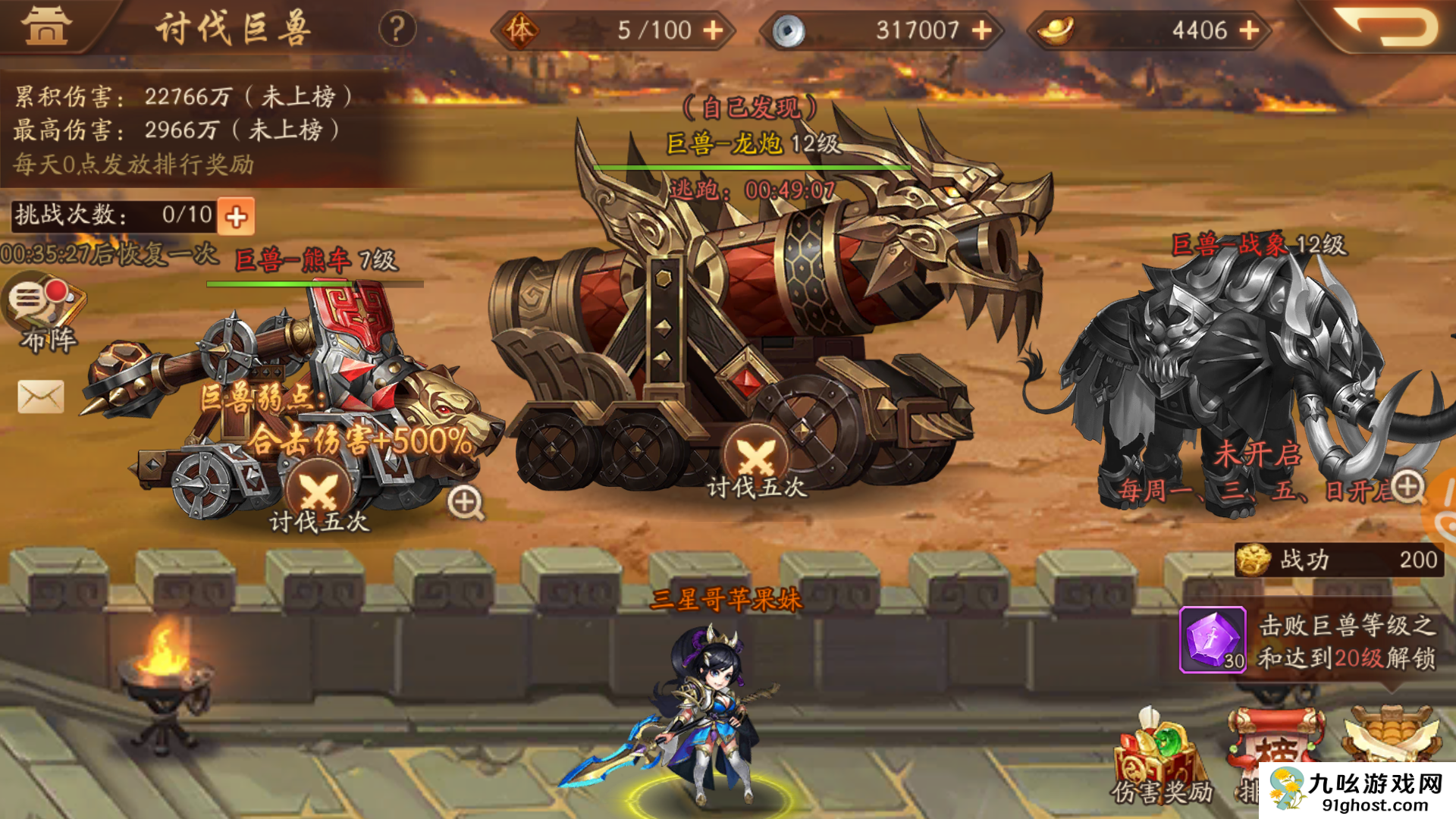
Task: Visit the 91ghost.com watermark link
Action: (x=1357, y=791)
